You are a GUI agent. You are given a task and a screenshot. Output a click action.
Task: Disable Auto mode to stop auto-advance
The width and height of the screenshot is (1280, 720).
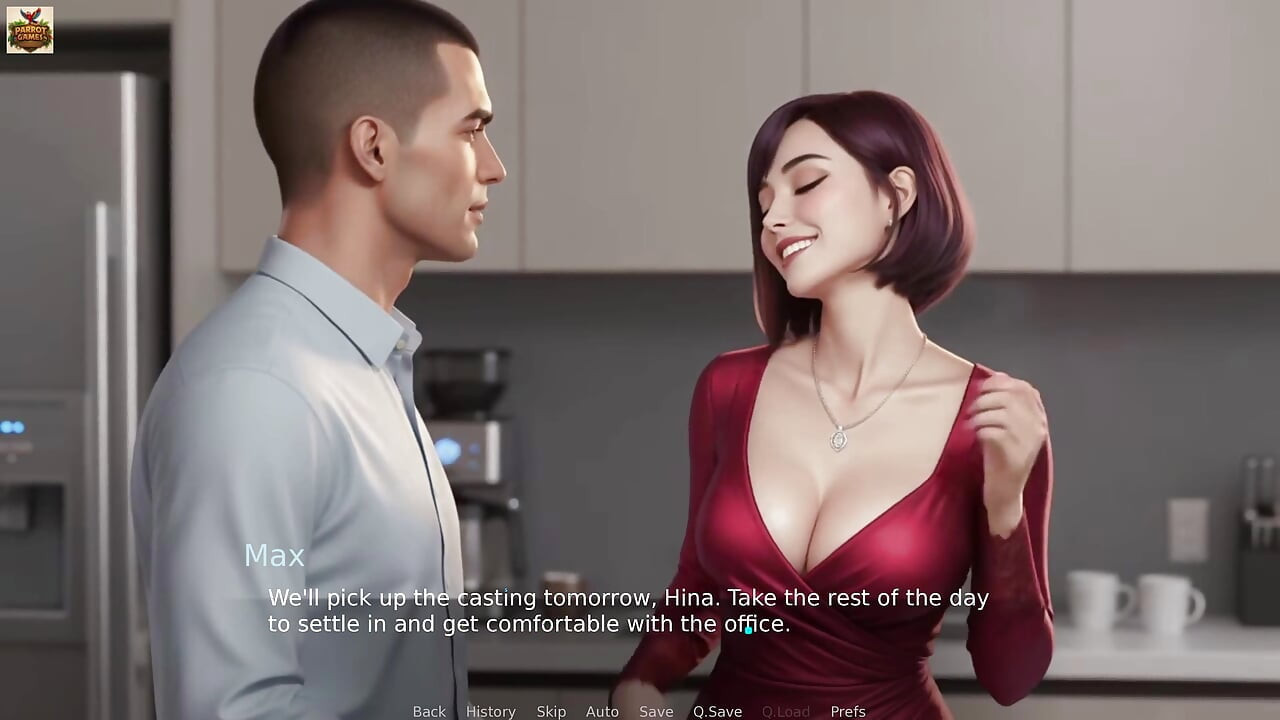click(x=602, y=711)
